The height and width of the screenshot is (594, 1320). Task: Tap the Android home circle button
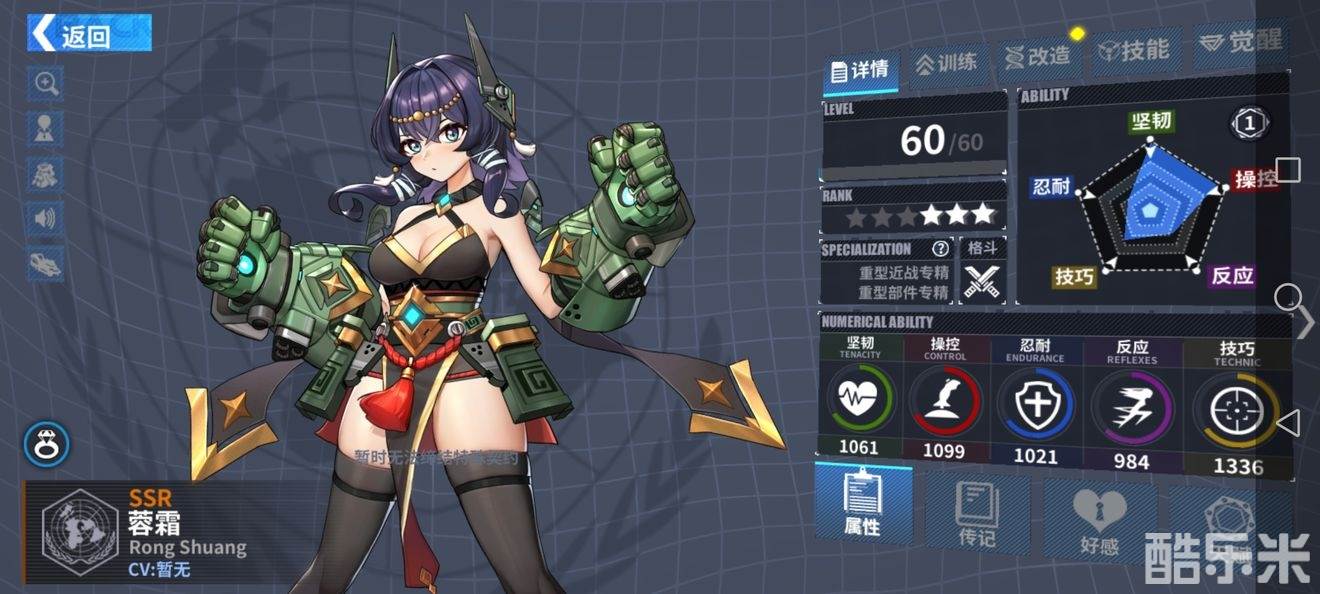(1288, 297)
